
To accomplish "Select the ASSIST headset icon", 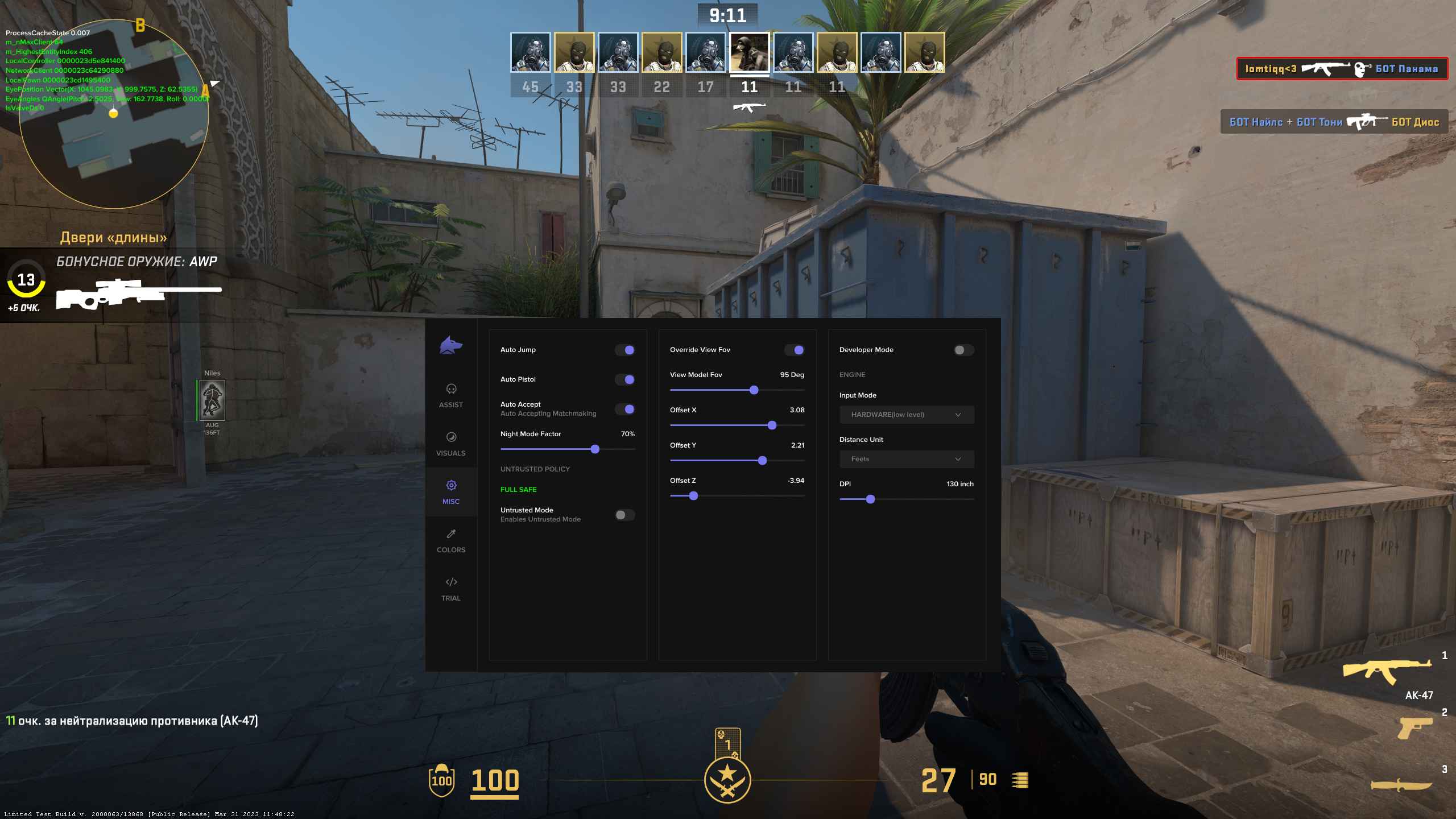I will tap(451, 389).
